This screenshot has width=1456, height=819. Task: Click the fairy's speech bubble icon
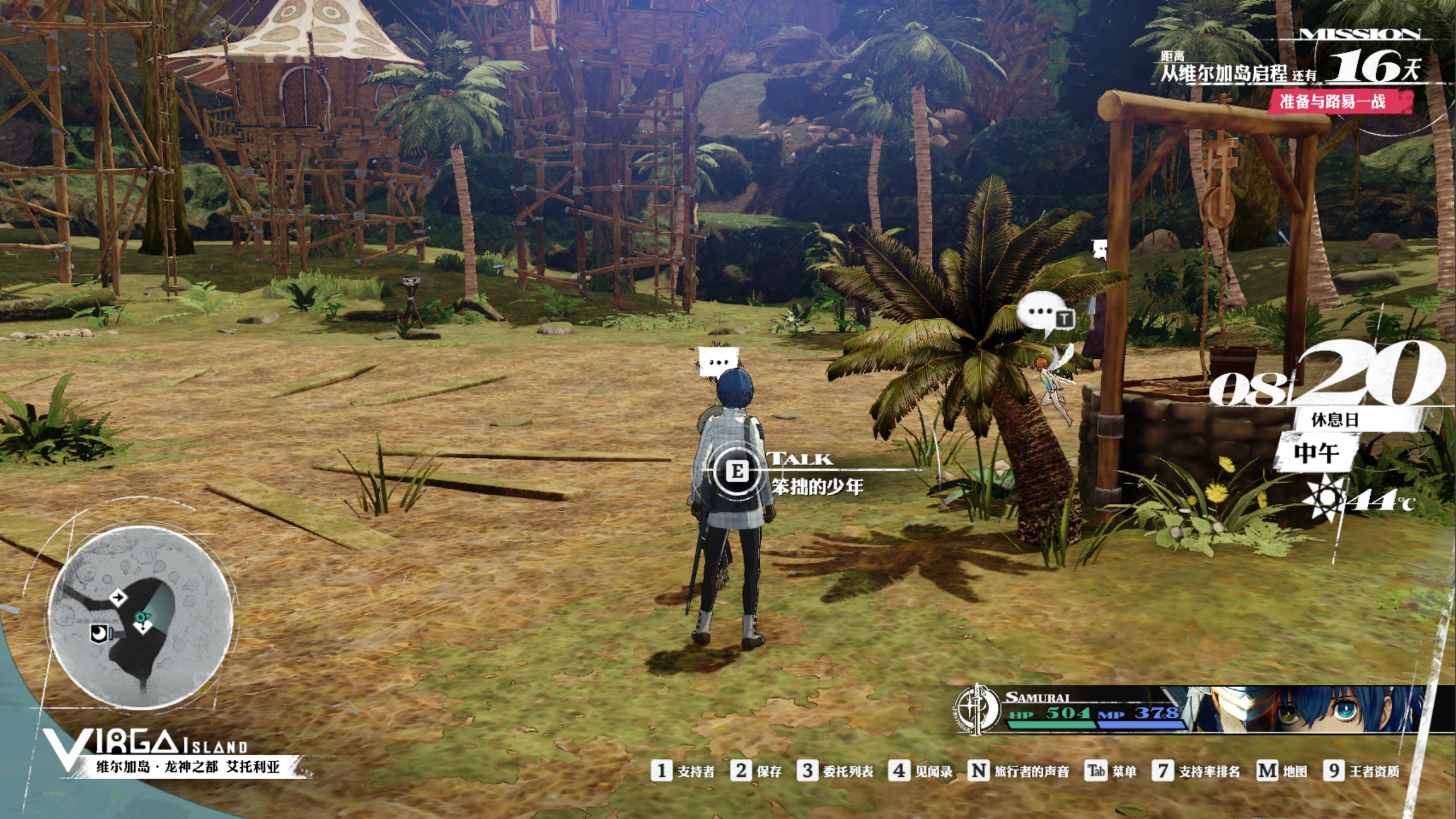(1042, 315)
